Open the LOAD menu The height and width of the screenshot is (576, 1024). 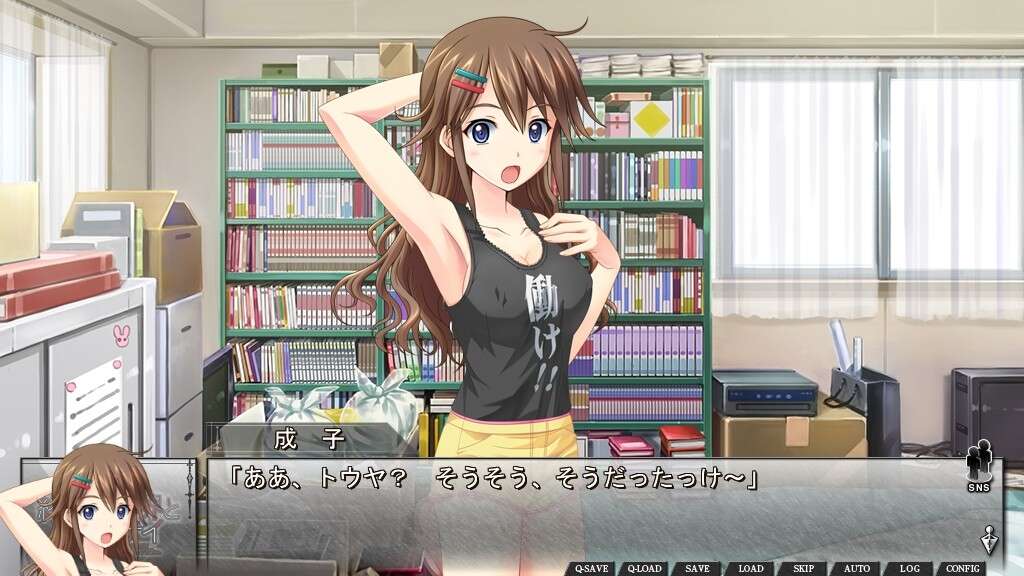[750, 568]
